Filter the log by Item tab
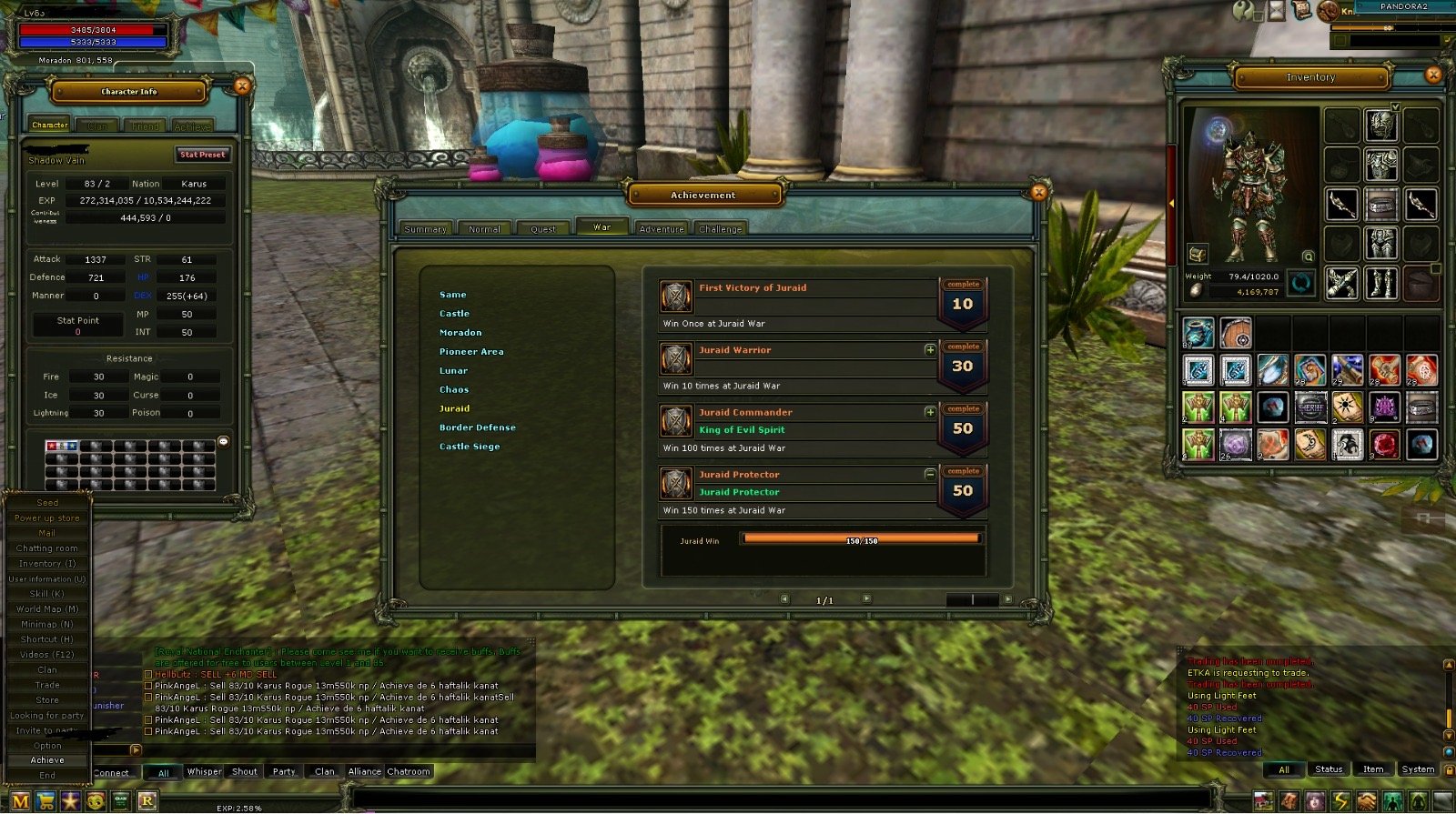1456x814 pixels. (x=1373, y=769)
